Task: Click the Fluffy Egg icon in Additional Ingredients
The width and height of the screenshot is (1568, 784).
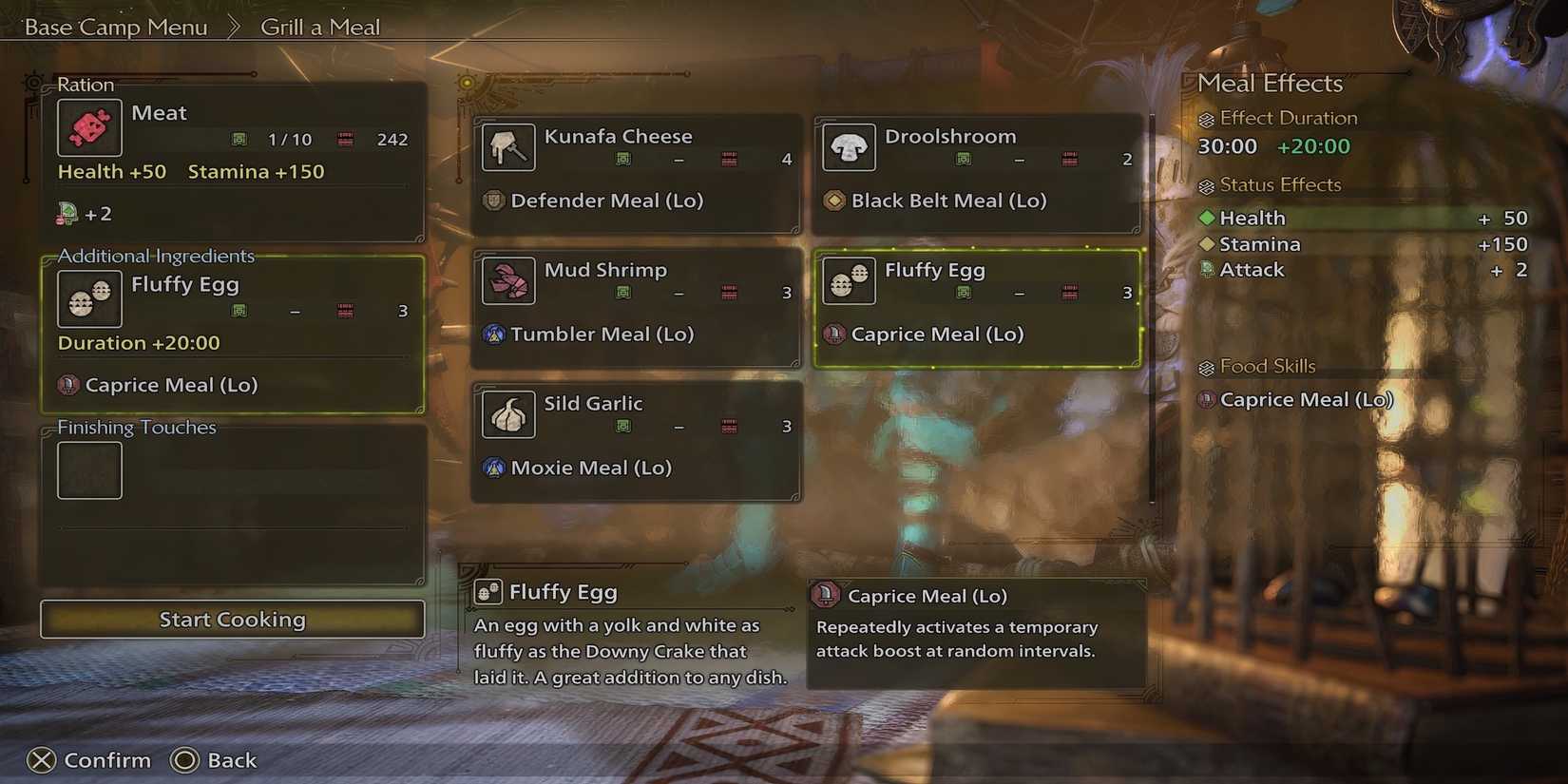Action: [x=88, y=297]
